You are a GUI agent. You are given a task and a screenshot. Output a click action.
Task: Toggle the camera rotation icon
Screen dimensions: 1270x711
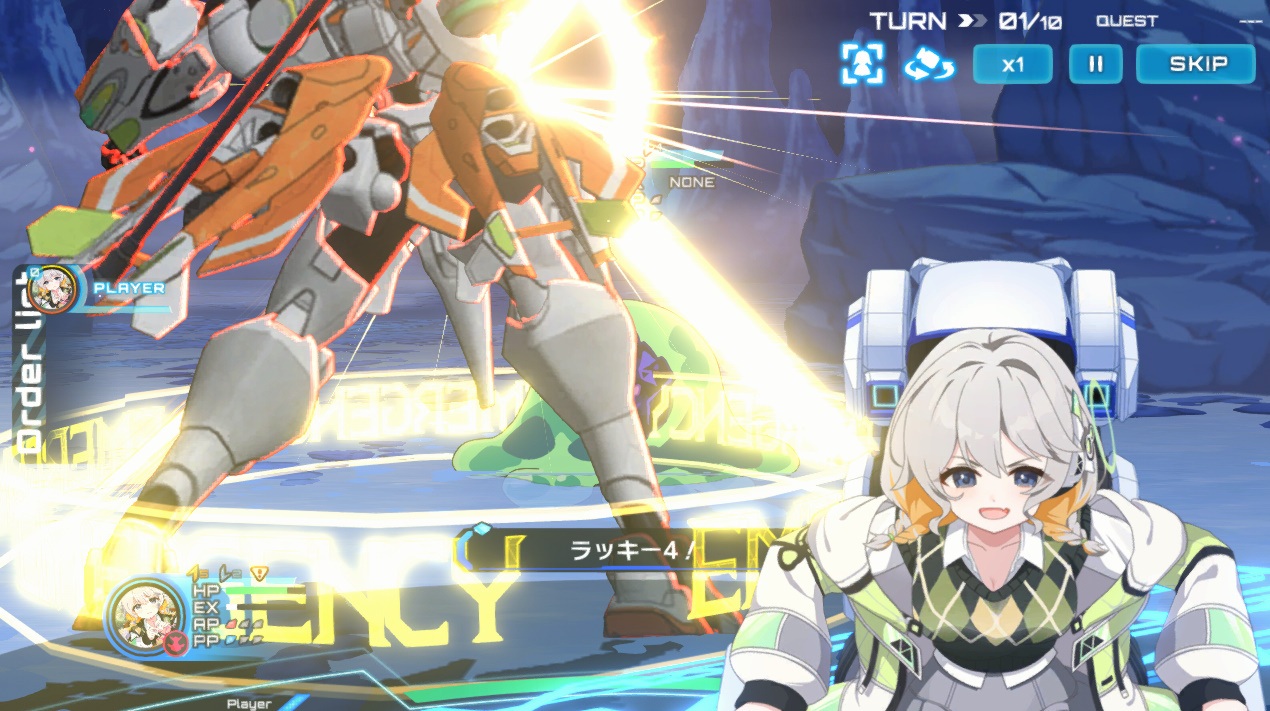[929, 65]
